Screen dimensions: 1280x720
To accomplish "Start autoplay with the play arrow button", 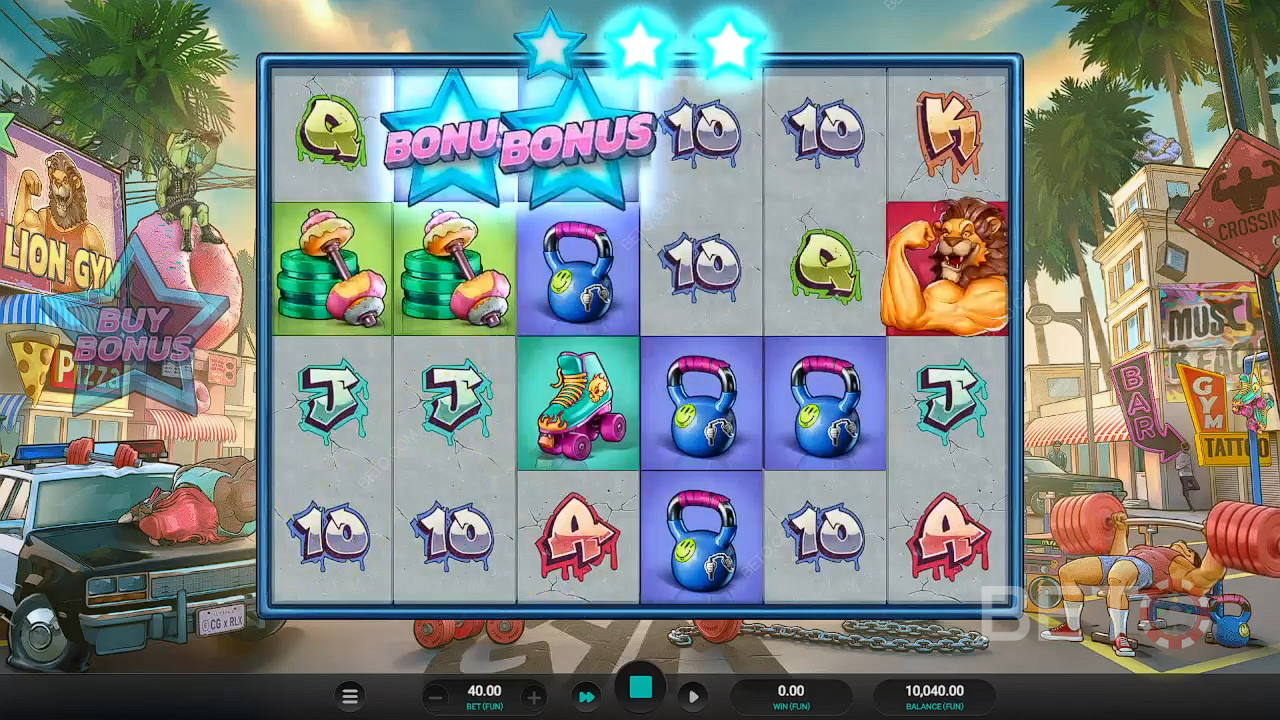I will (x=692, y=697).
